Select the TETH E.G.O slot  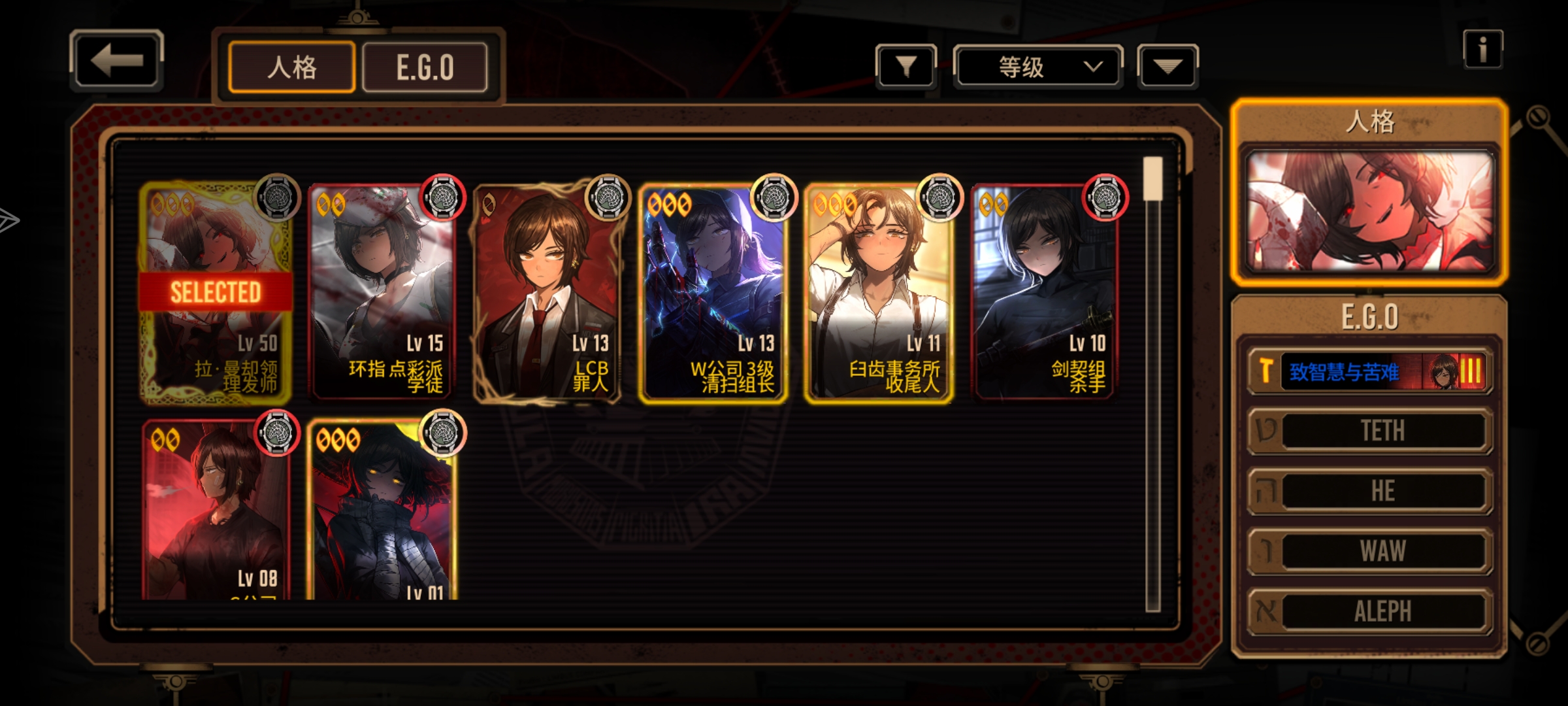pyautogui.click(x=1370, y=431)
